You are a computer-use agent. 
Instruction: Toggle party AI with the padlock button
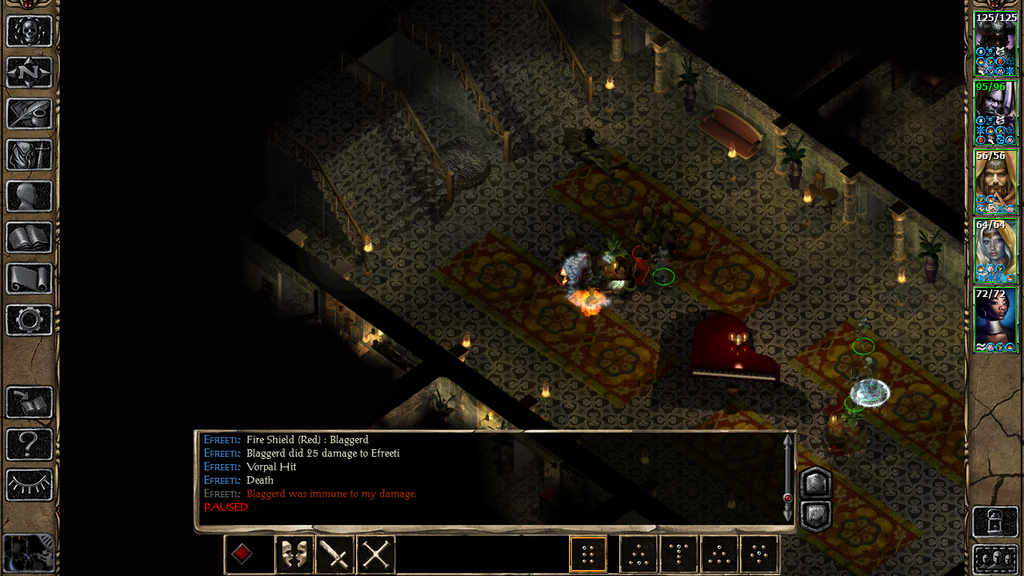[x=995, y=521]
